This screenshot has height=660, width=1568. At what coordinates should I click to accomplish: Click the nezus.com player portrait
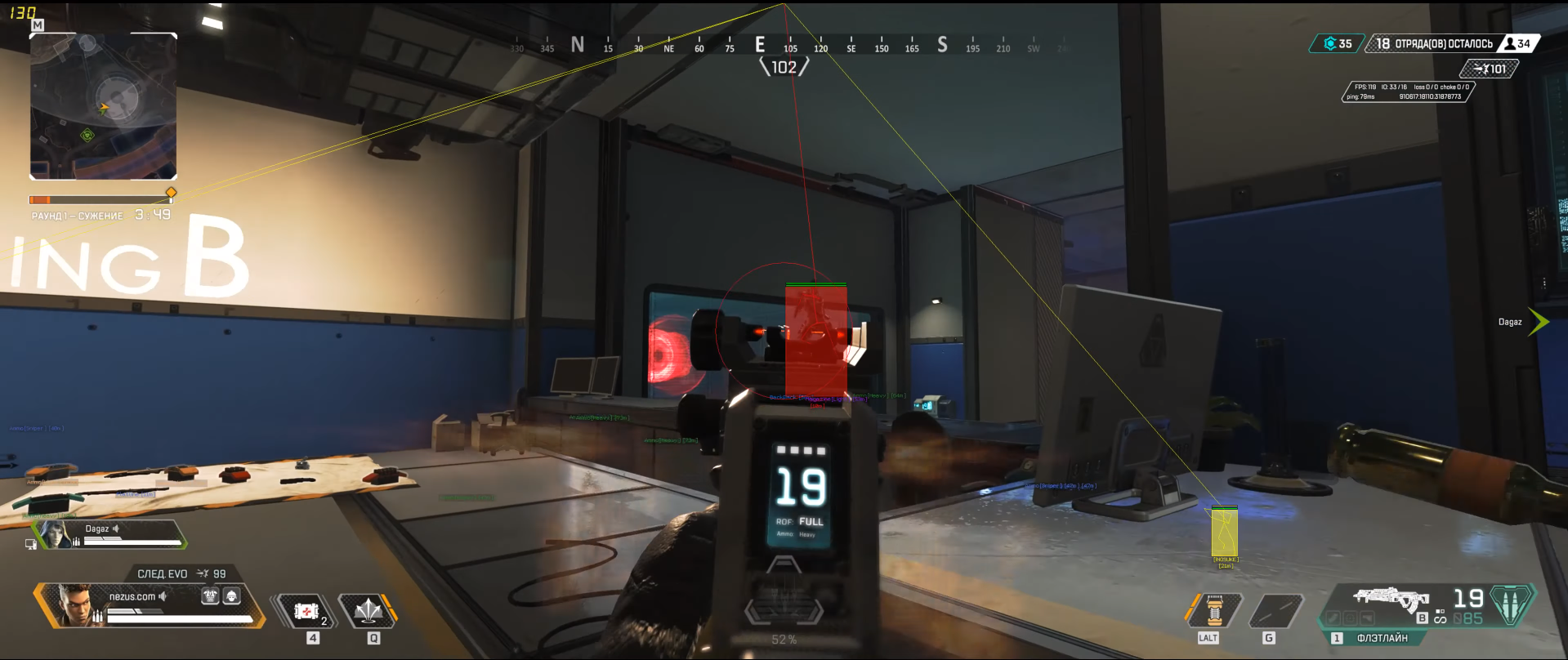point(75,605)
